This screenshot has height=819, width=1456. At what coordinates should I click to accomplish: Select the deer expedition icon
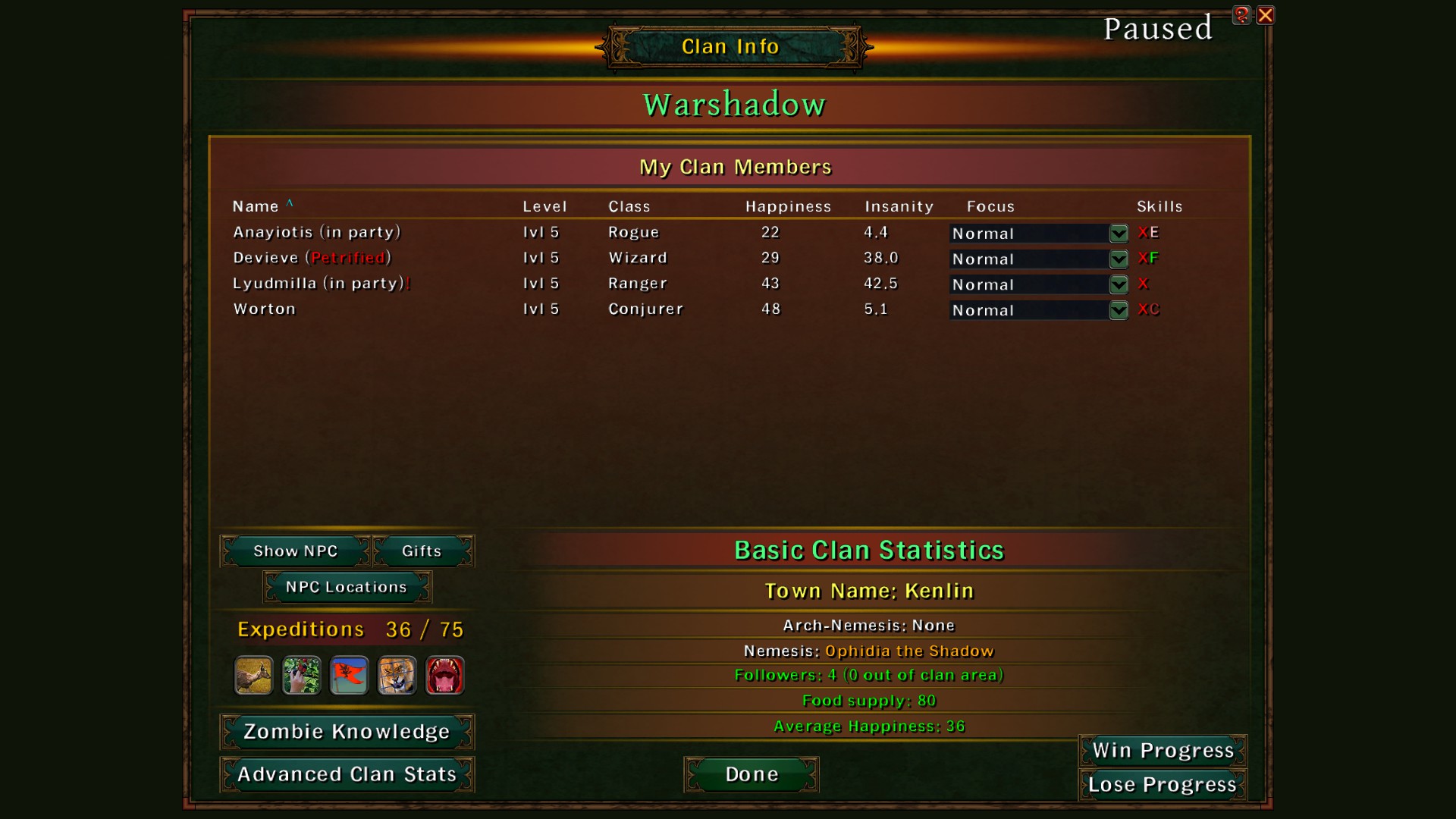[x=253, y=676]
